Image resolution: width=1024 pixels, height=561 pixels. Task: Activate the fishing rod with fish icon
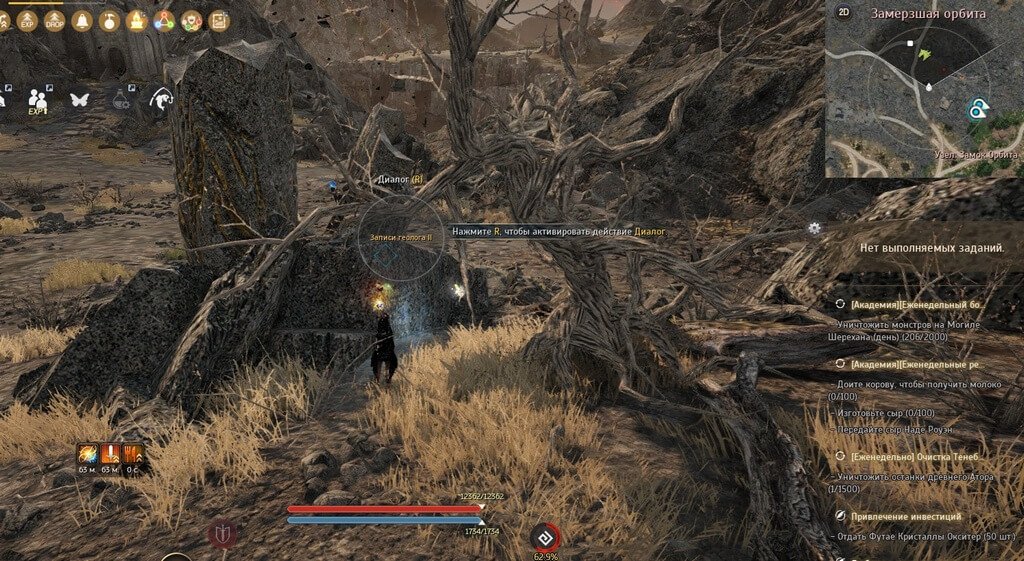click(x=160, y=99)
